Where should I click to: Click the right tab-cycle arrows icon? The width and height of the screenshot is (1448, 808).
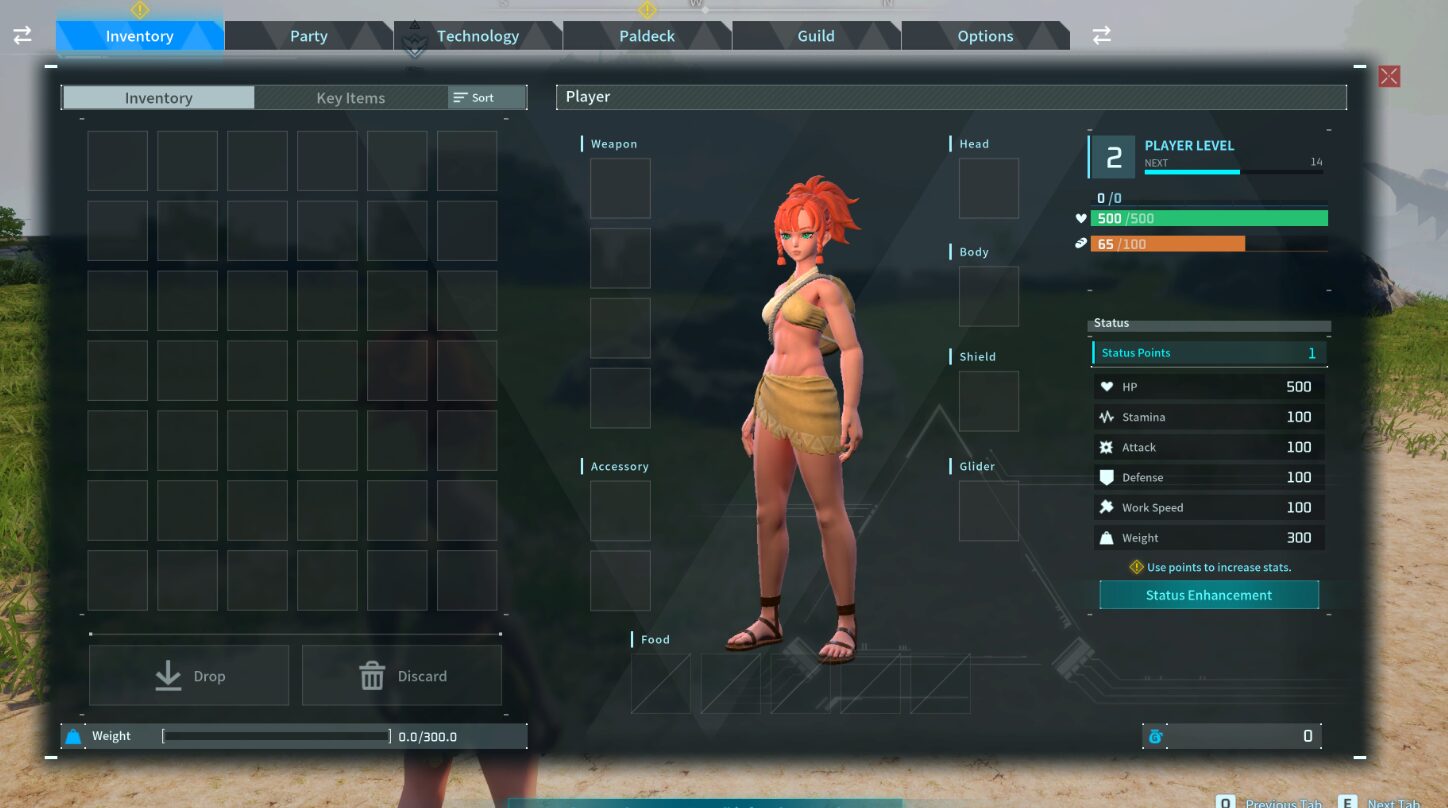[1101, 36]
